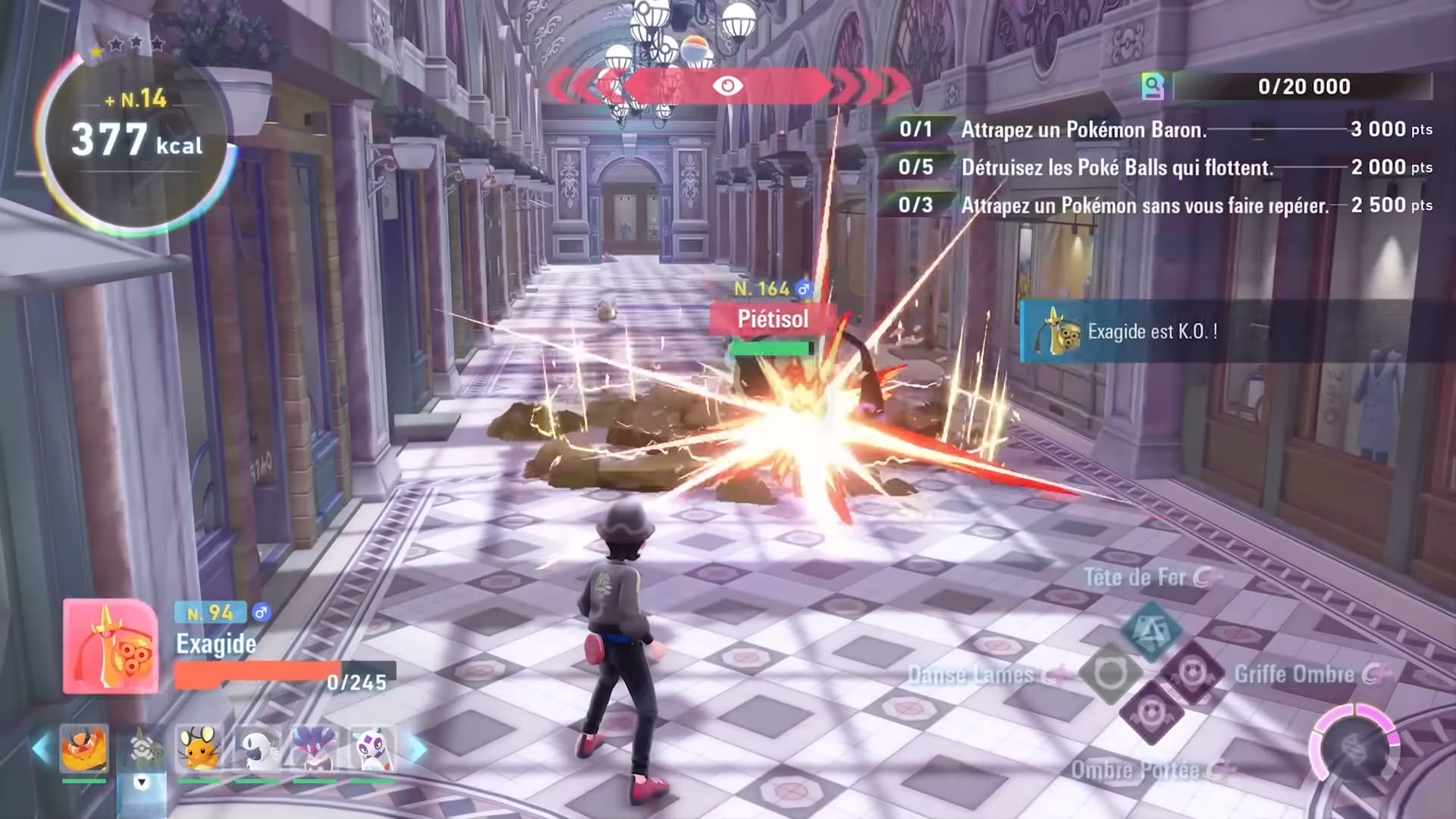Image resolution: width=1456 pixels, height=819 pixels.
Task: Use the Tête de Fer move icon
Action: click(1151, 630)
